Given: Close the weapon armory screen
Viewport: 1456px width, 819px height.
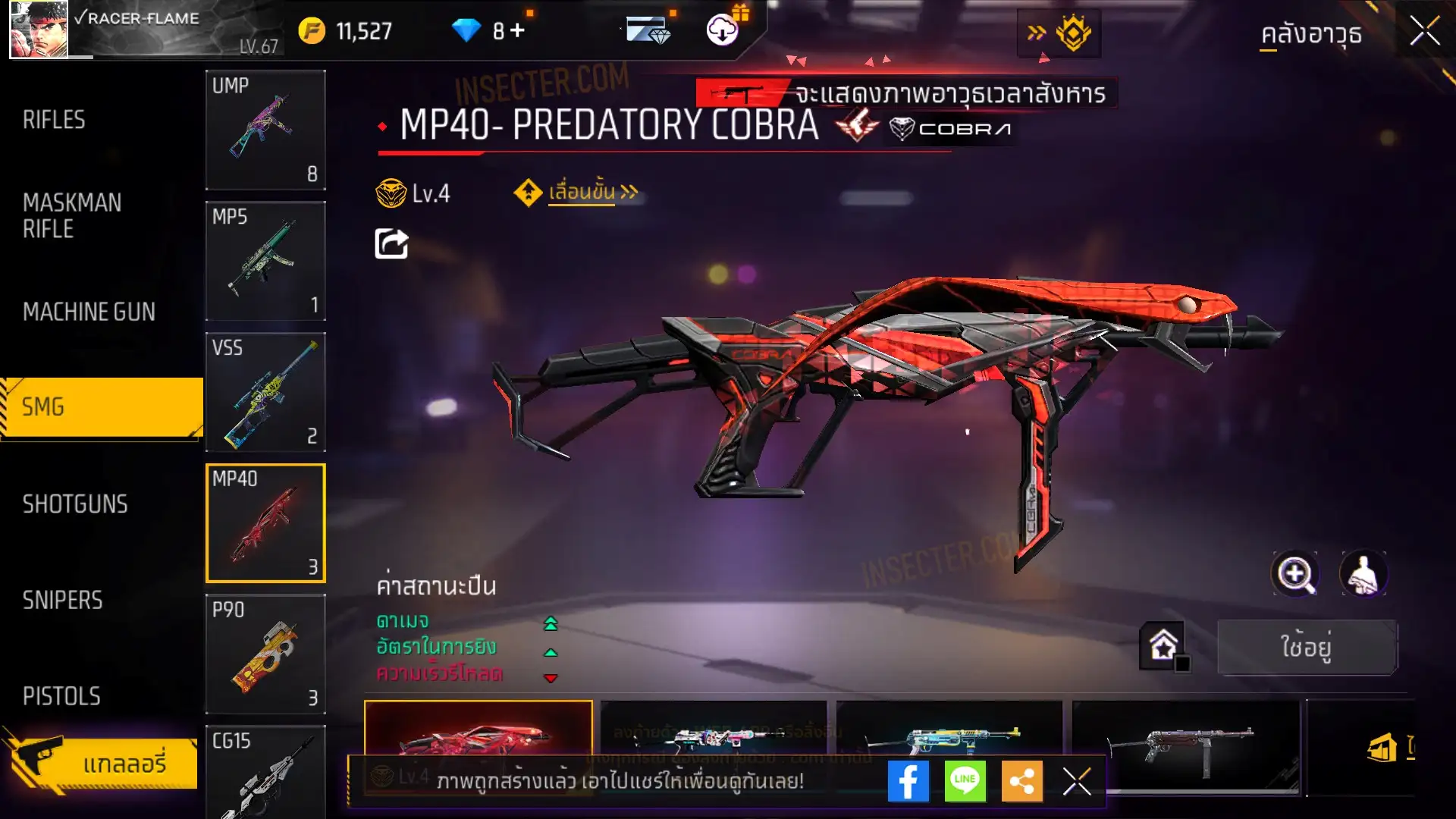Looking at the screenshot, I should pyautogui.click(x=1424, y=32).
